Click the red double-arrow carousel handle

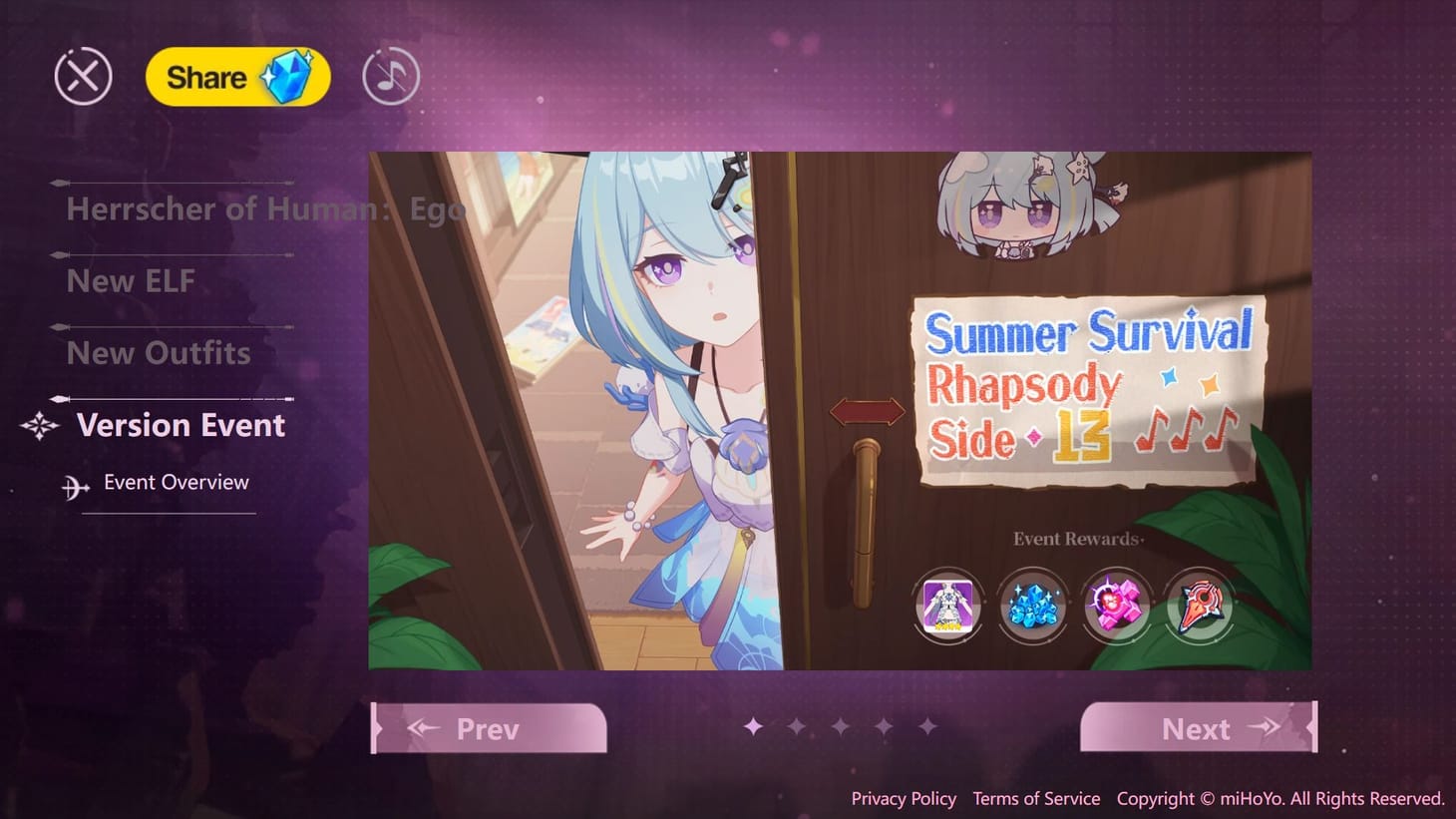(867, 409)
